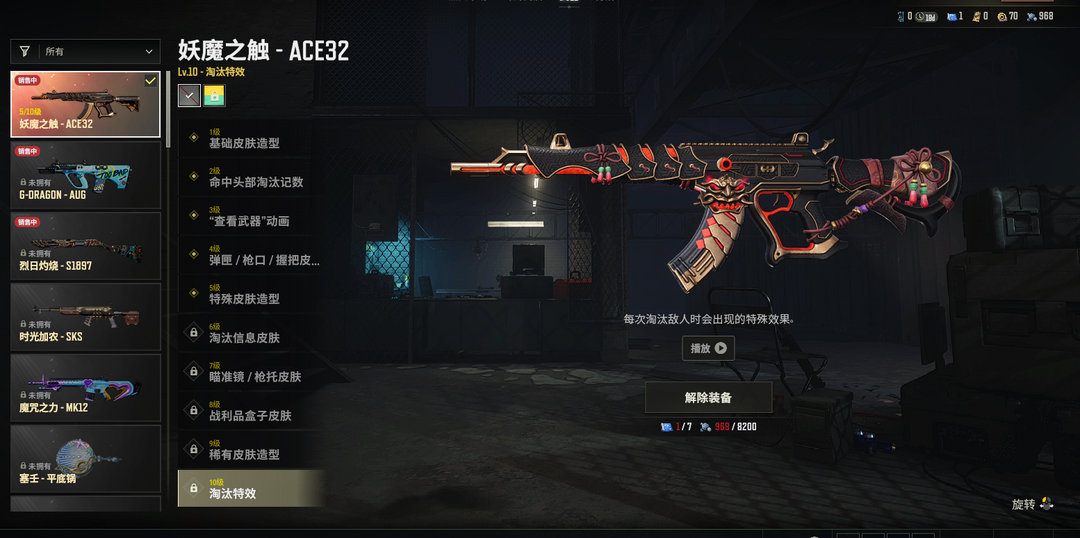Select locked level 9 稀有皮肤造型

click(x=250, y=451)
